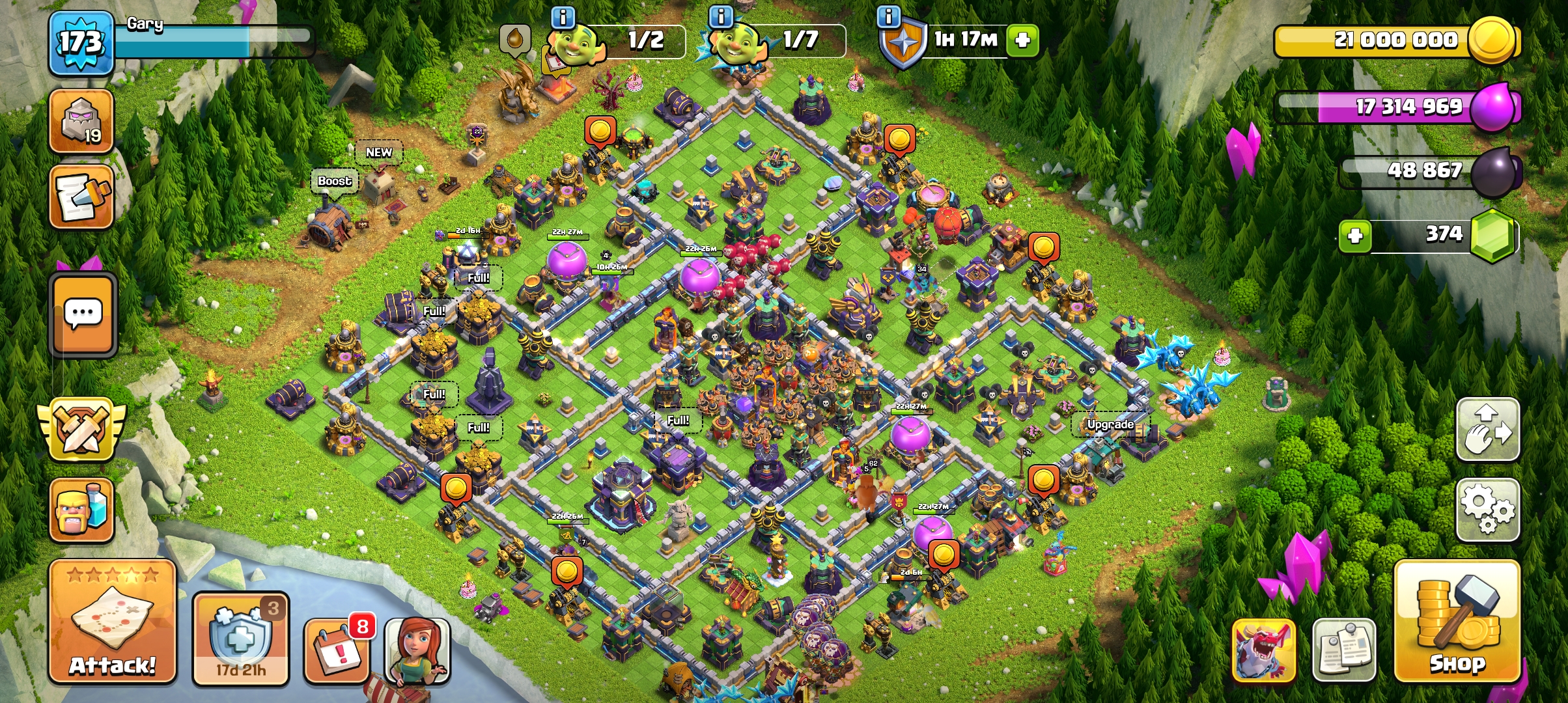The height and width of the screenshot is (703, 1568).
Task: Open the settings gear icon
Action: [1488, 509]
